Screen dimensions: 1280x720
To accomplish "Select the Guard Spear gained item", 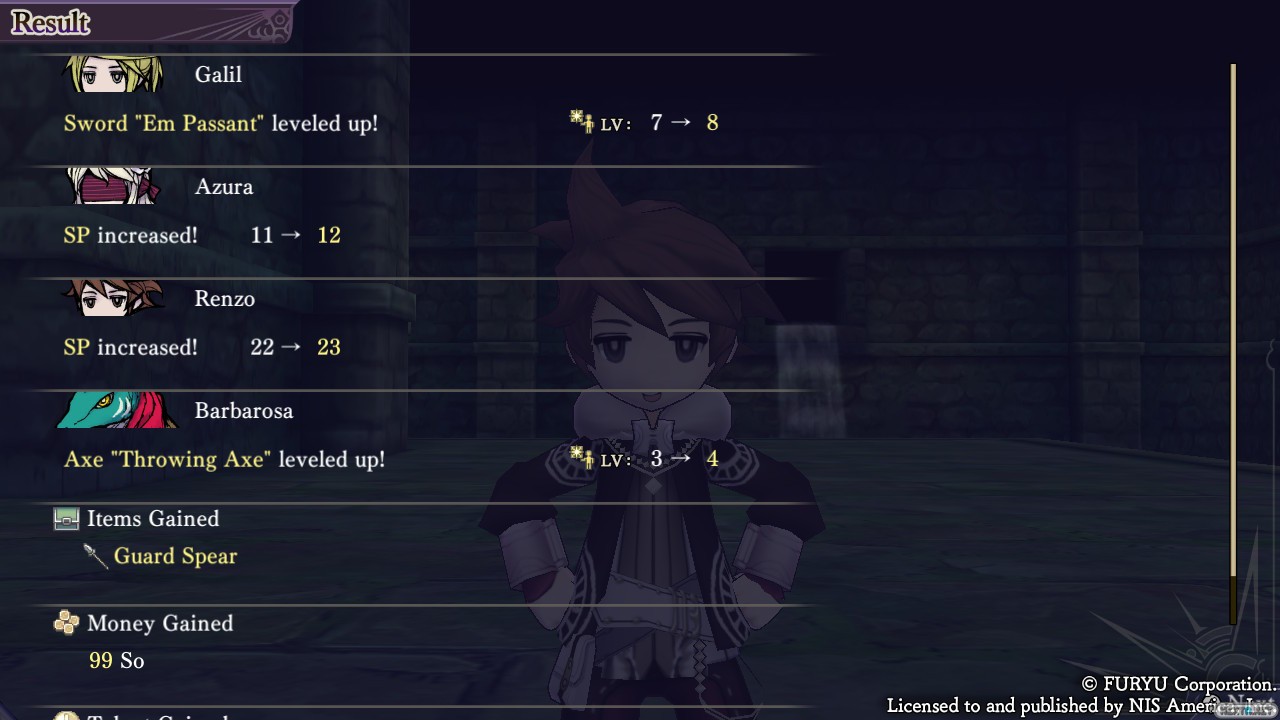I will (175, 556).
